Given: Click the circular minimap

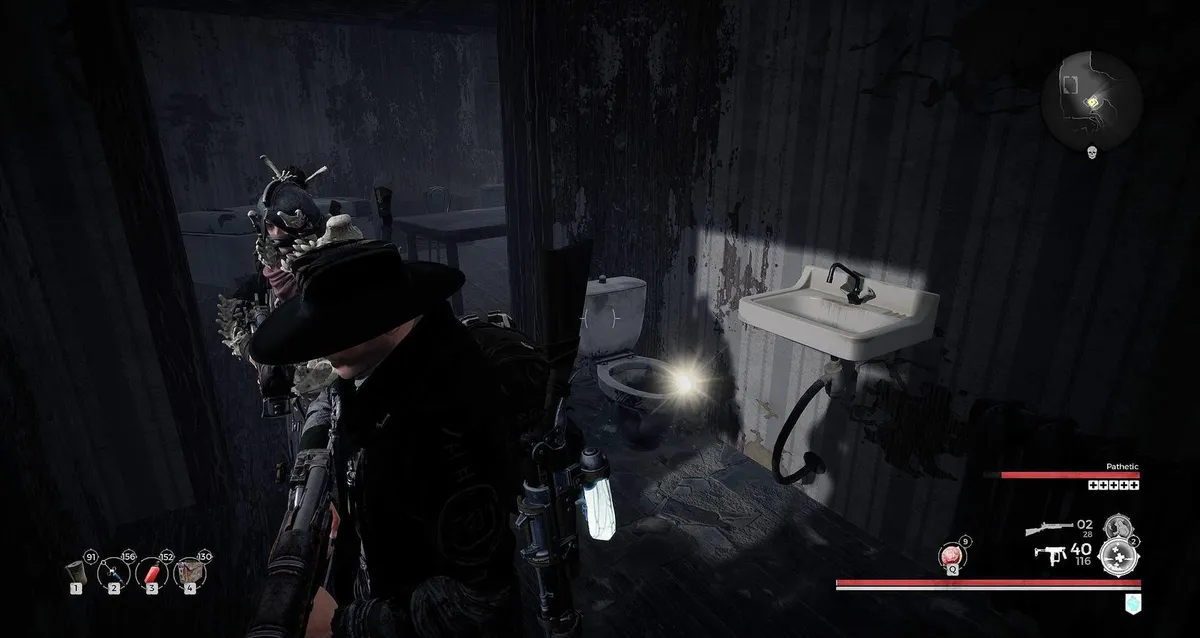Looking at the screenshot, I should coord(1091,101).
